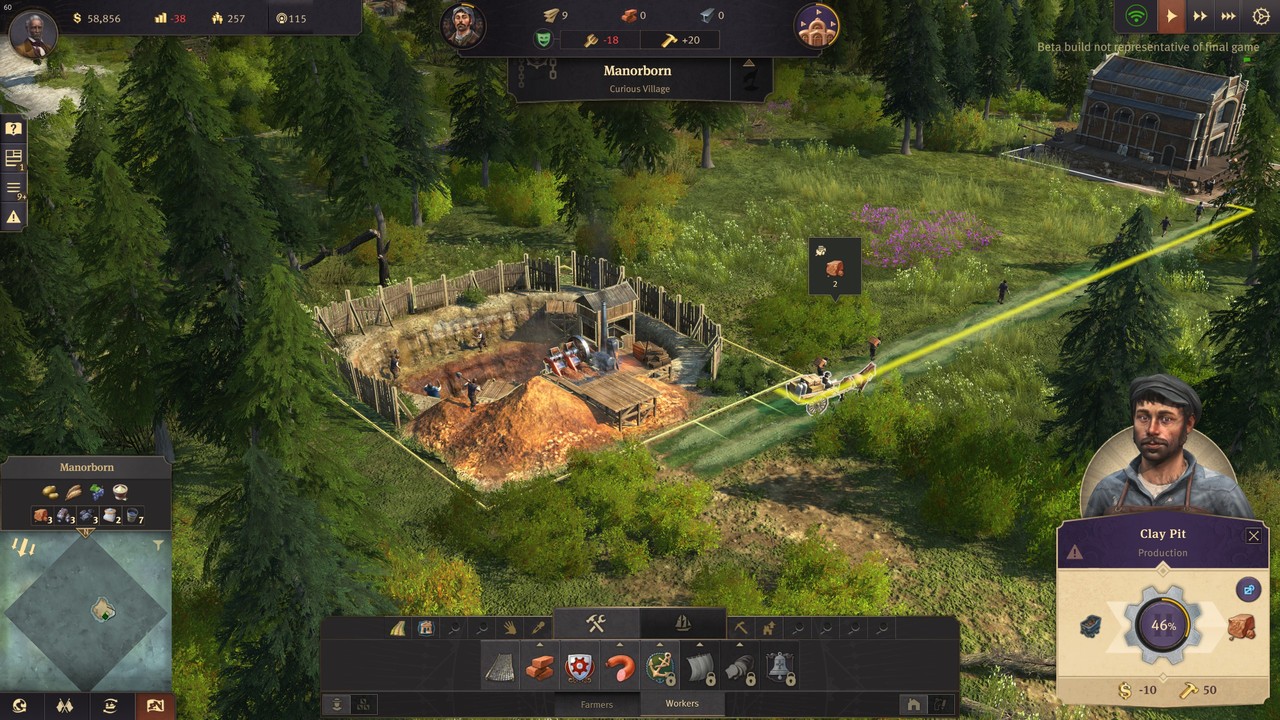Open the palace icon at top center
This screenshot has width=1280, height=720.
click(816, 27)
